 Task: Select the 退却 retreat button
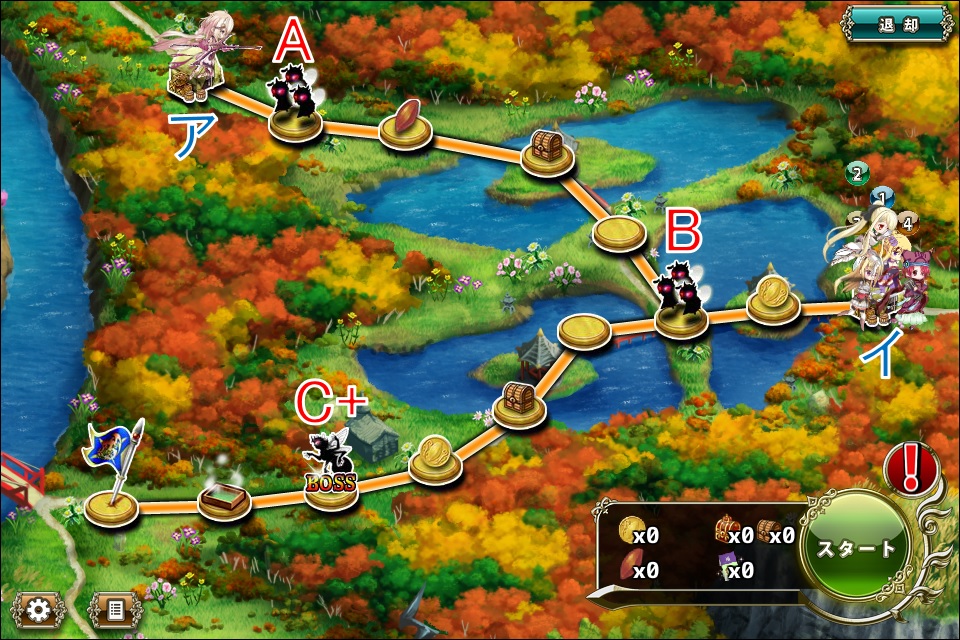pyautogui.click(x=895, y=23)
